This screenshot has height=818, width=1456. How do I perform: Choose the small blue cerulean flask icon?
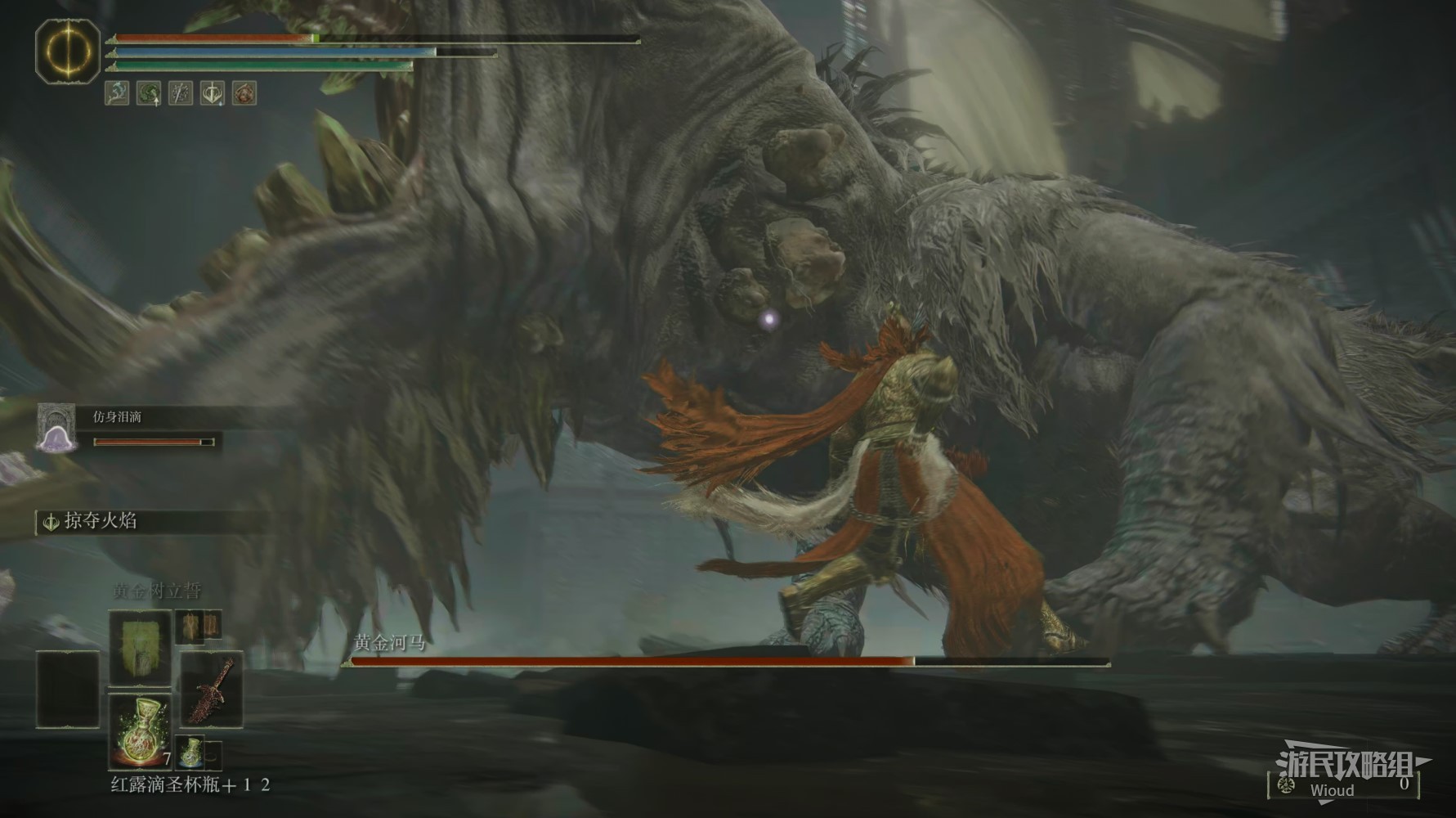pyautogui.click(x=191, y=753)
